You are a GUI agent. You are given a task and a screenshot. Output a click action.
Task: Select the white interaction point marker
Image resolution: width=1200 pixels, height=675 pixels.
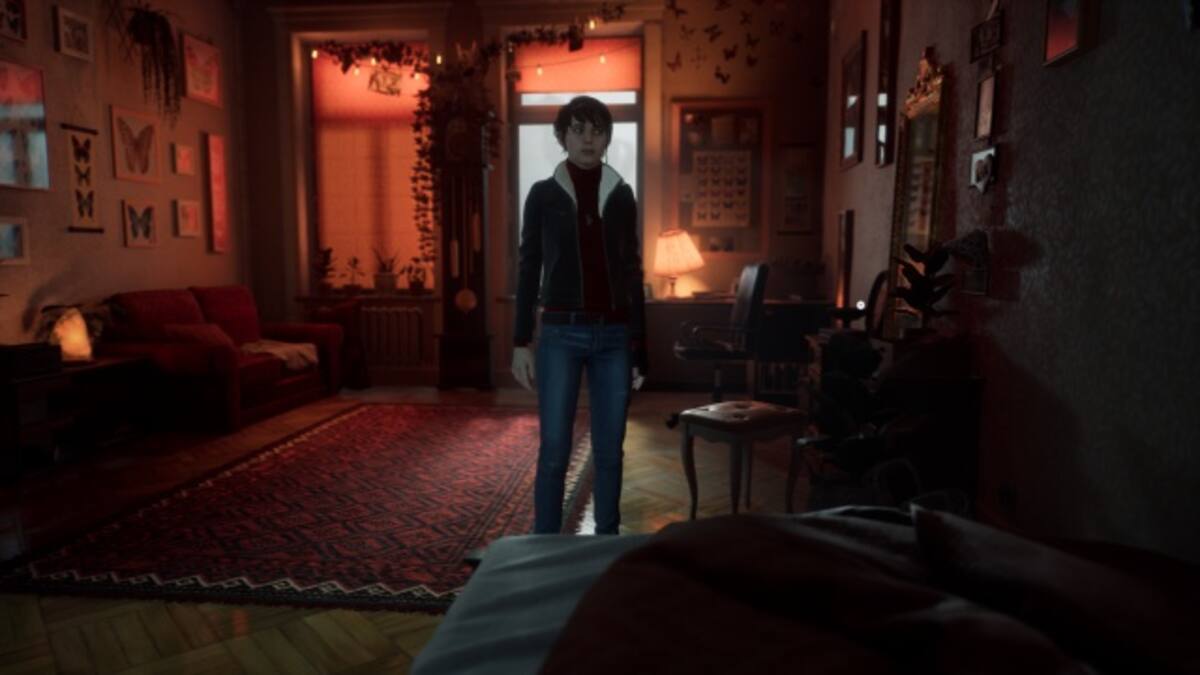pyautogui.click(x=861, y=303)
